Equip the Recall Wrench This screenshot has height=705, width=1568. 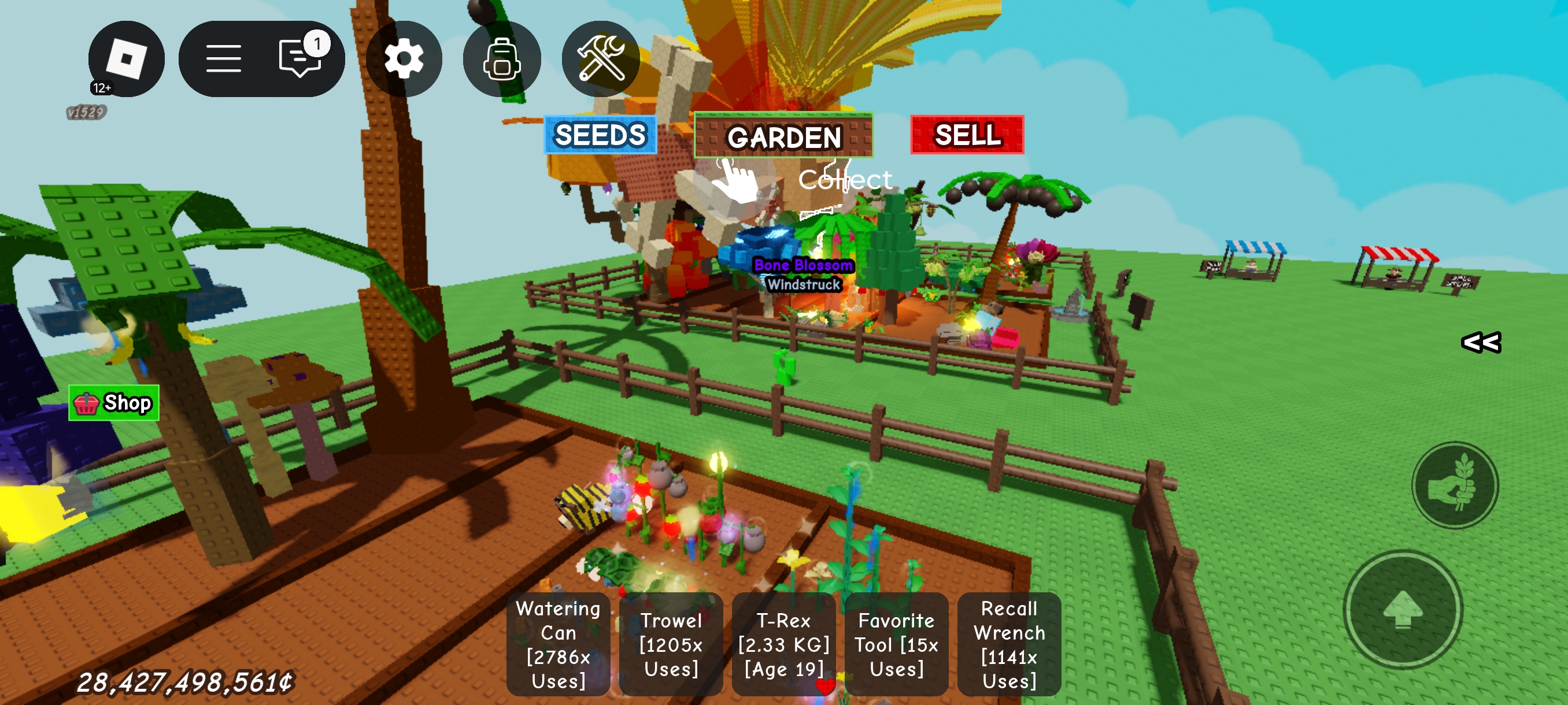coord(1008,644)
